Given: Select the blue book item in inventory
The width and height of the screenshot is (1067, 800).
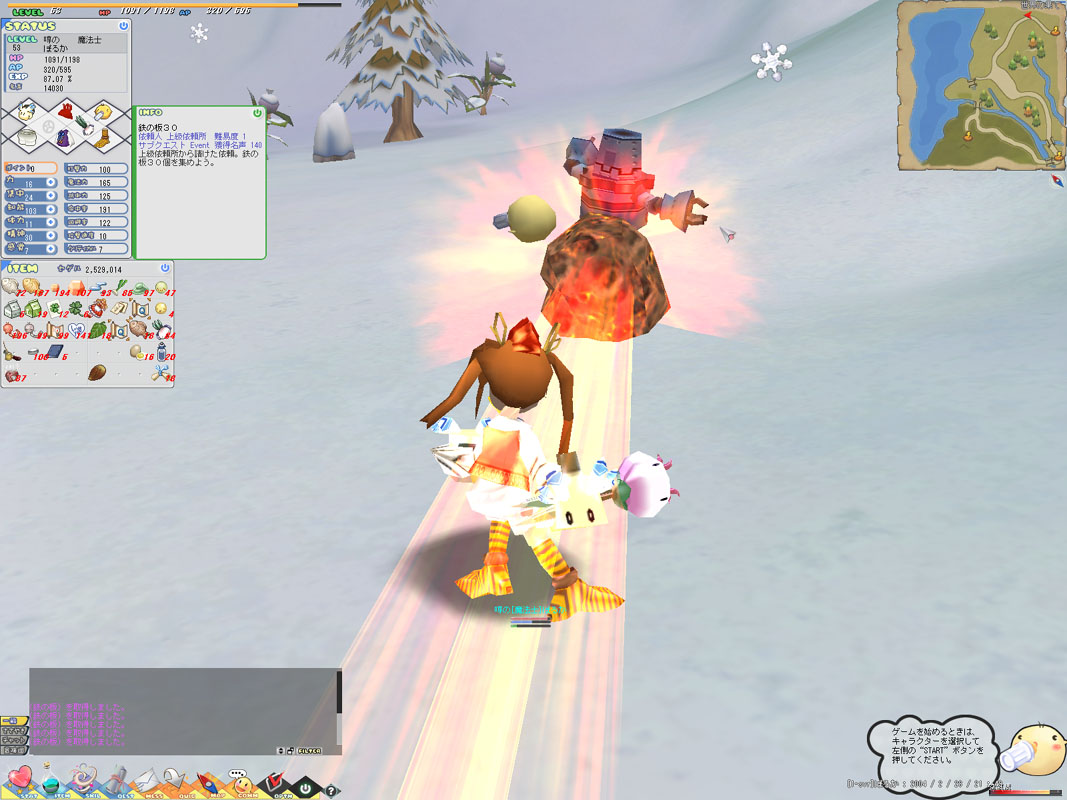Looking at the screenshot, I should click(53, 351).
